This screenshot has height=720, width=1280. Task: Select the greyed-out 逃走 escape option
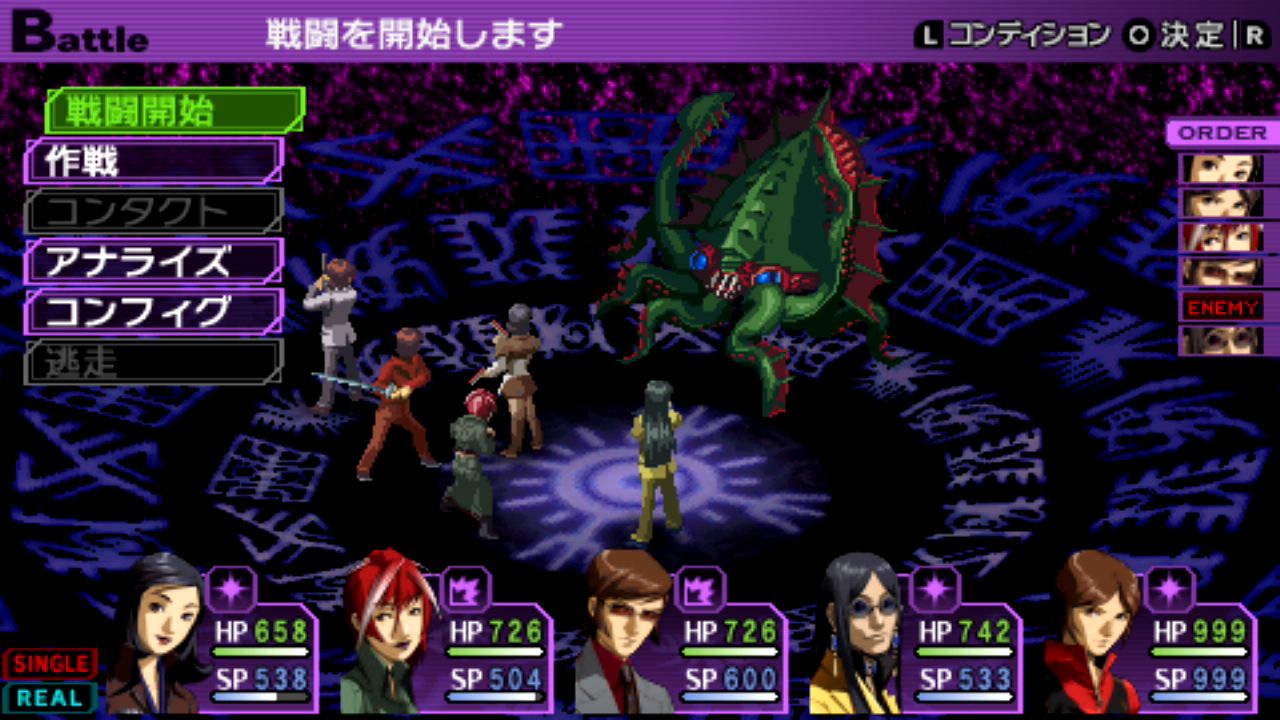coord(153,362)
